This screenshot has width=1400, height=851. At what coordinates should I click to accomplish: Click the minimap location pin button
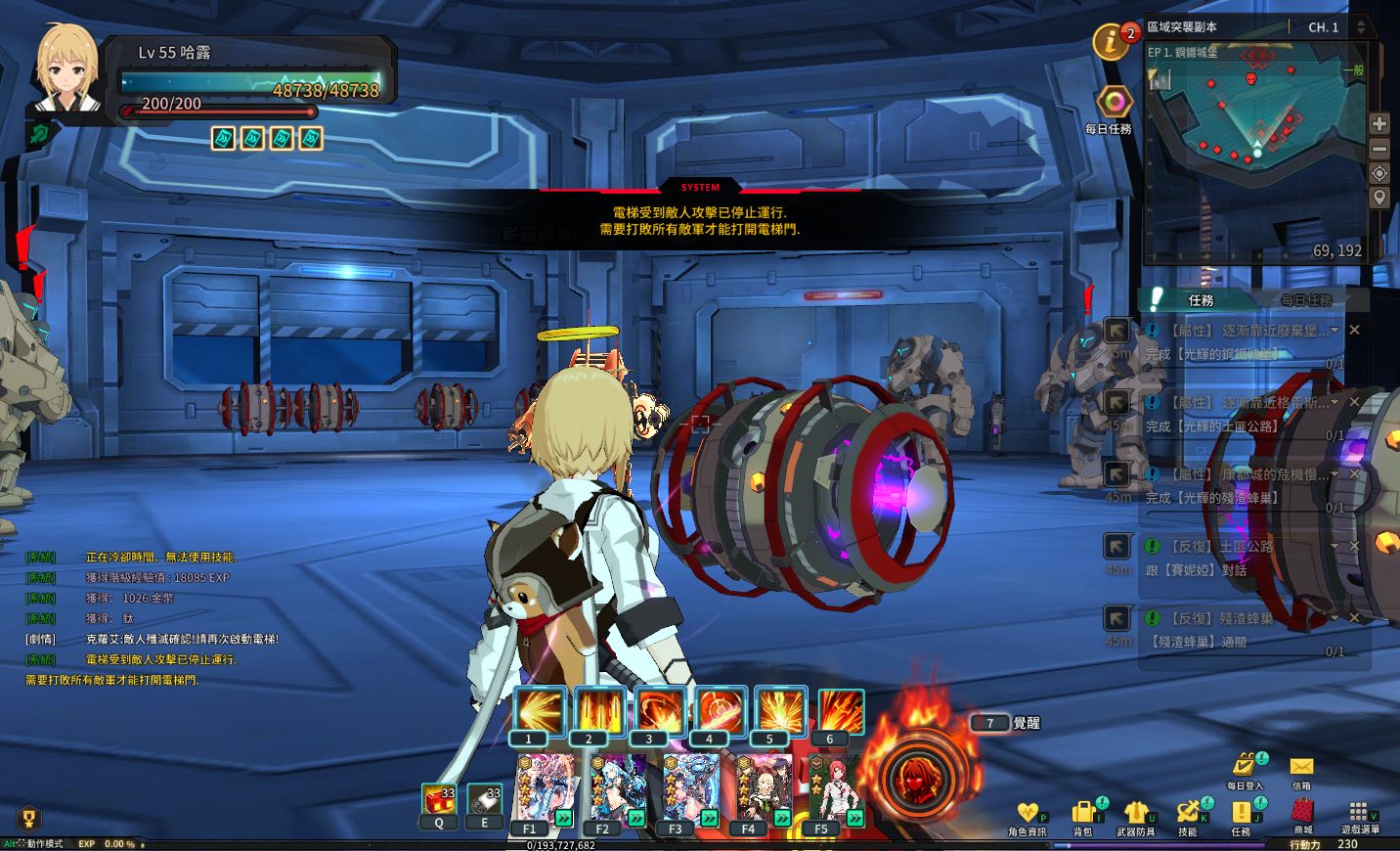point(1379,198)
